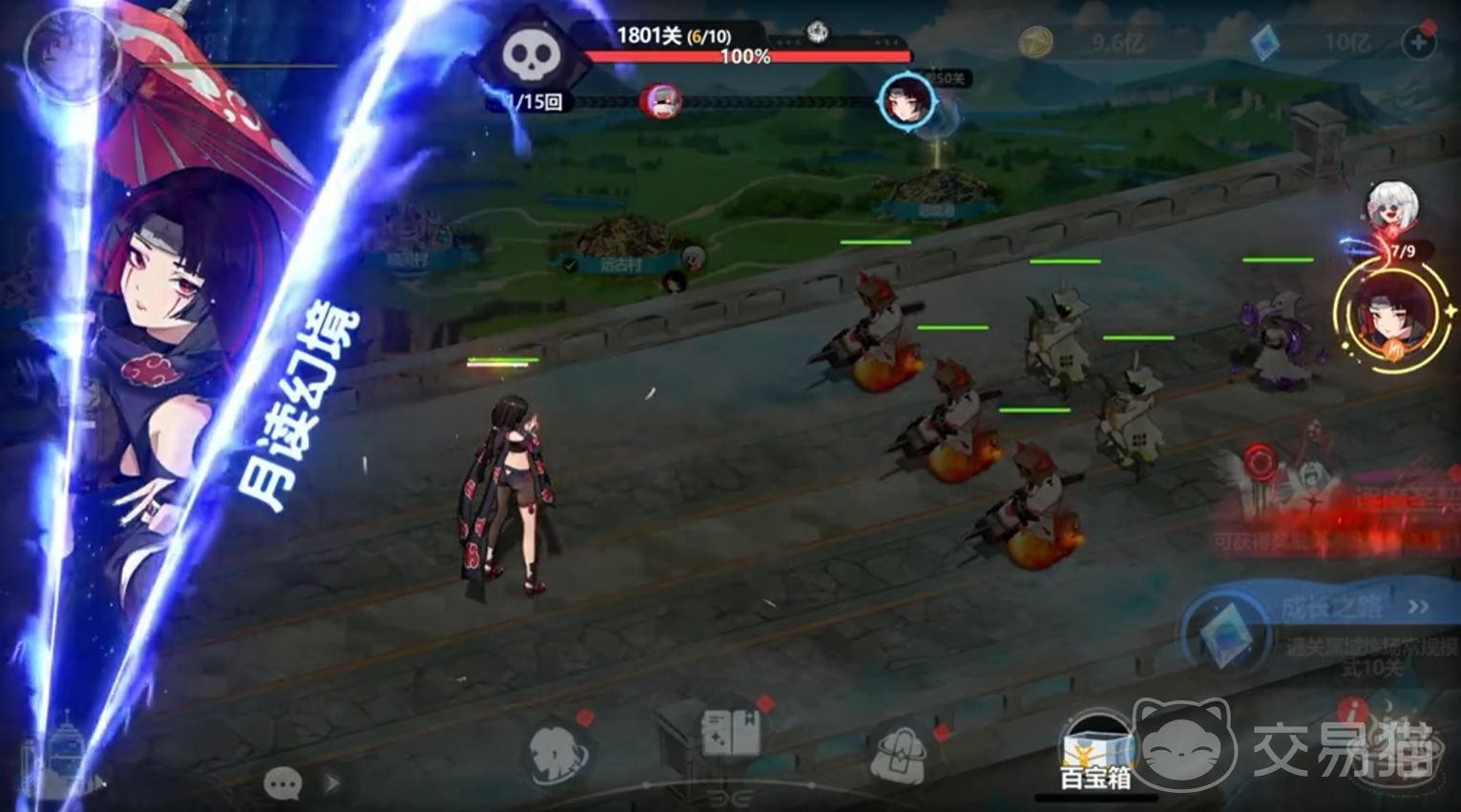Open the spellbook menu icon
Viewport: 1461px width, 812px height.
point(731,735)
